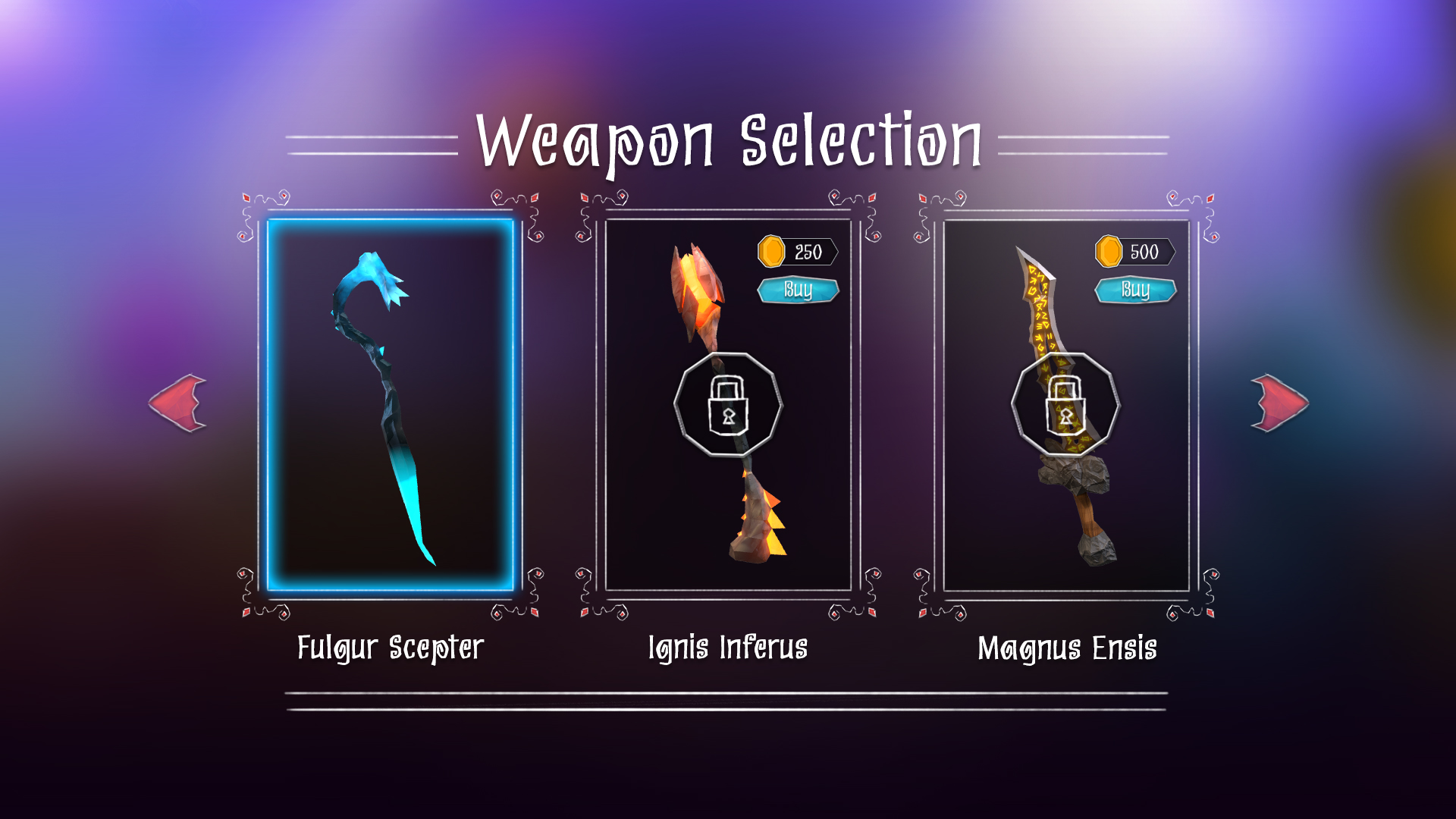
Task: Show previous weapons with left red arrow
Action: 179,403
